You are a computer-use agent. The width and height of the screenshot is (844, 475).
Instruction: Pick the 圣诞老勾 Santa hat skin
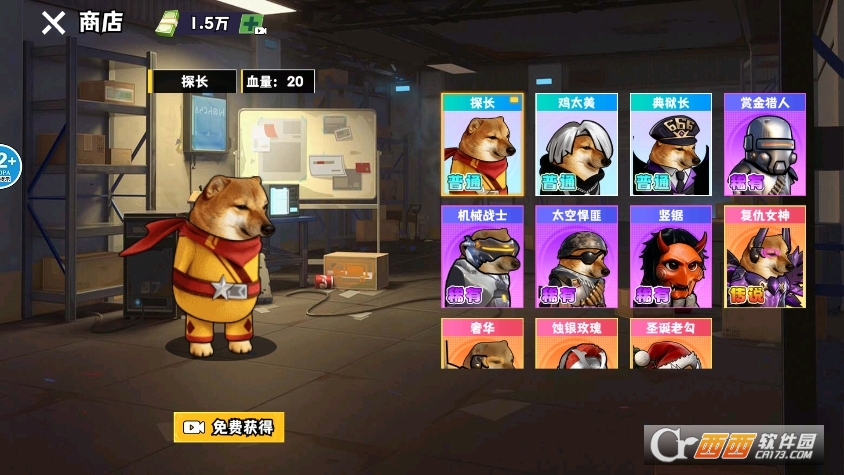point(671,344)
